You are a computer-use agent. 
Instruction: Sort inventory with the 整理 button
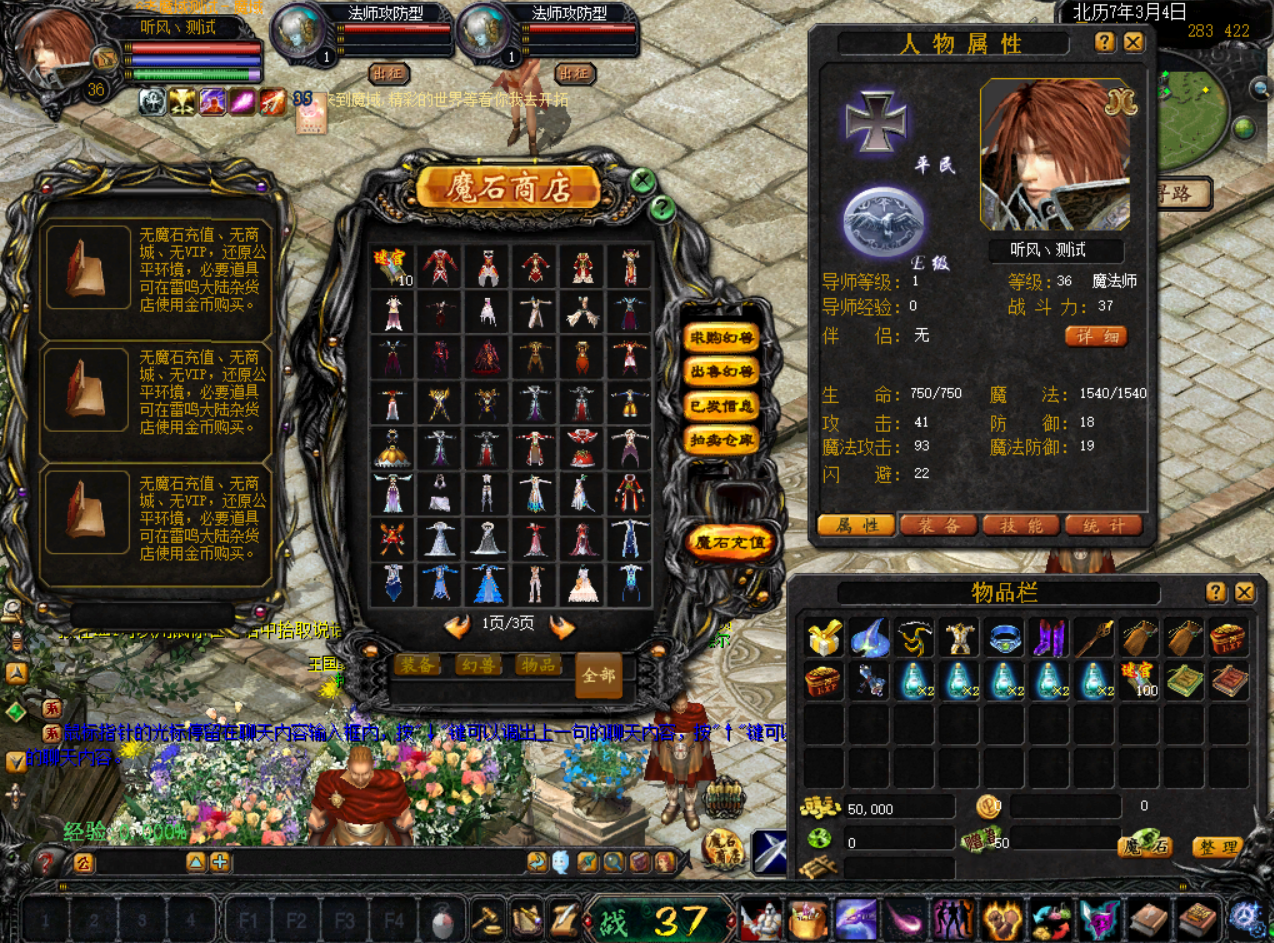click(x=1217, y=847)
